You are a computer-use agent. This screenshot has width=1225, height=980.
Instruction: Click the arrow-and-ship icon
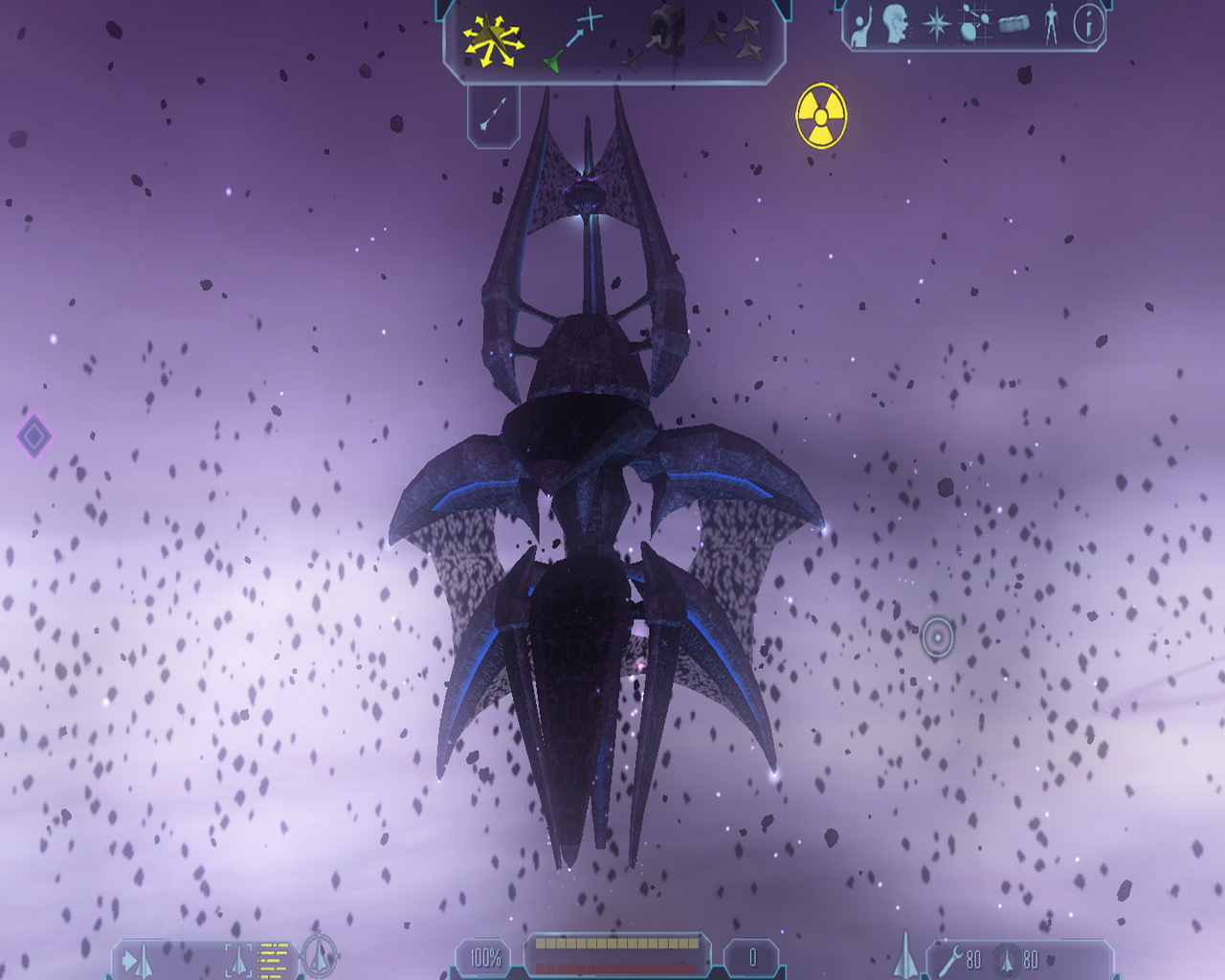137,959
